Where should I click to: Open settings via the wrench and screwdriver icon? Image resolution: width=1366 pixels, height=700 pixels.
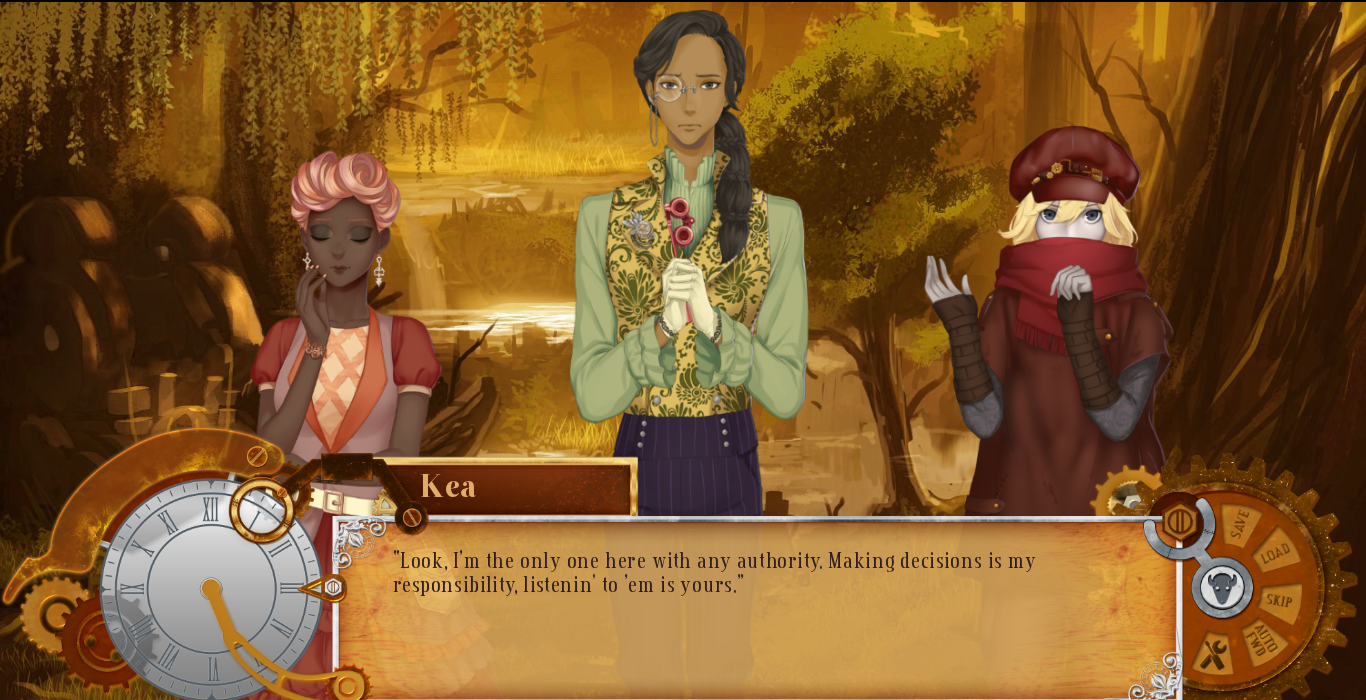(x=1213, y=655)
